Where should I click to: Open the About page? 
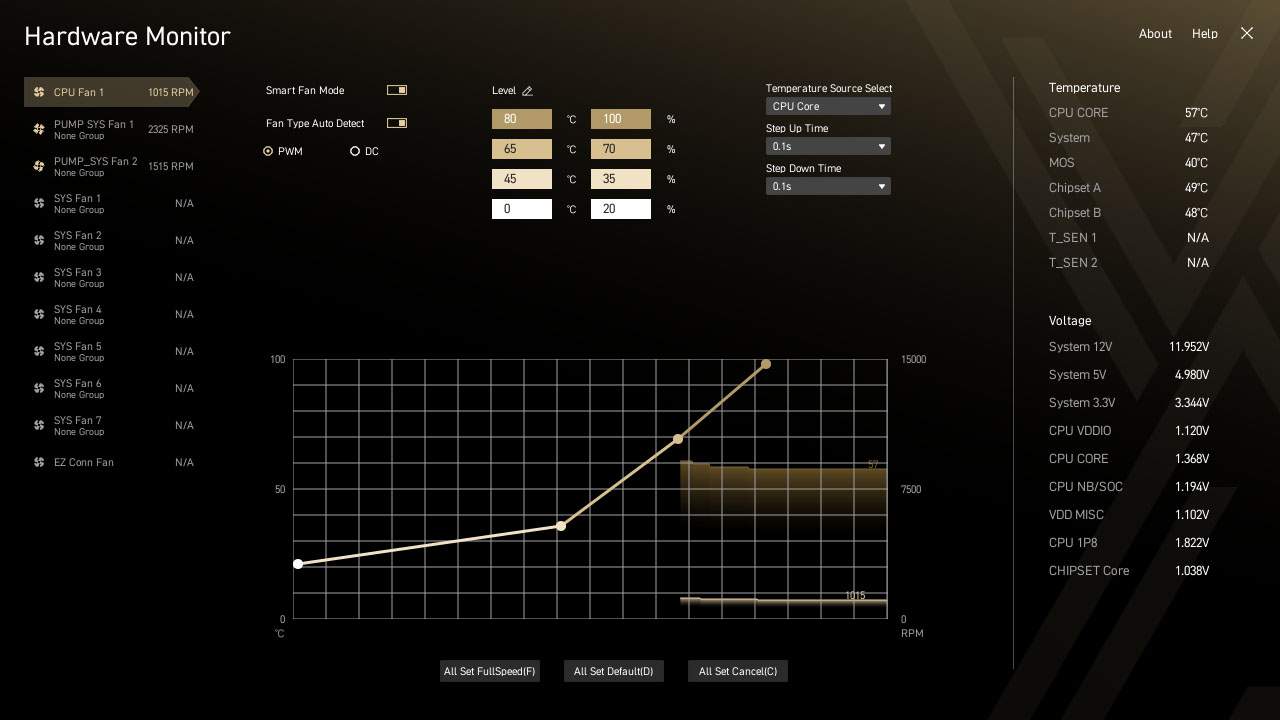coord(1155,33)
